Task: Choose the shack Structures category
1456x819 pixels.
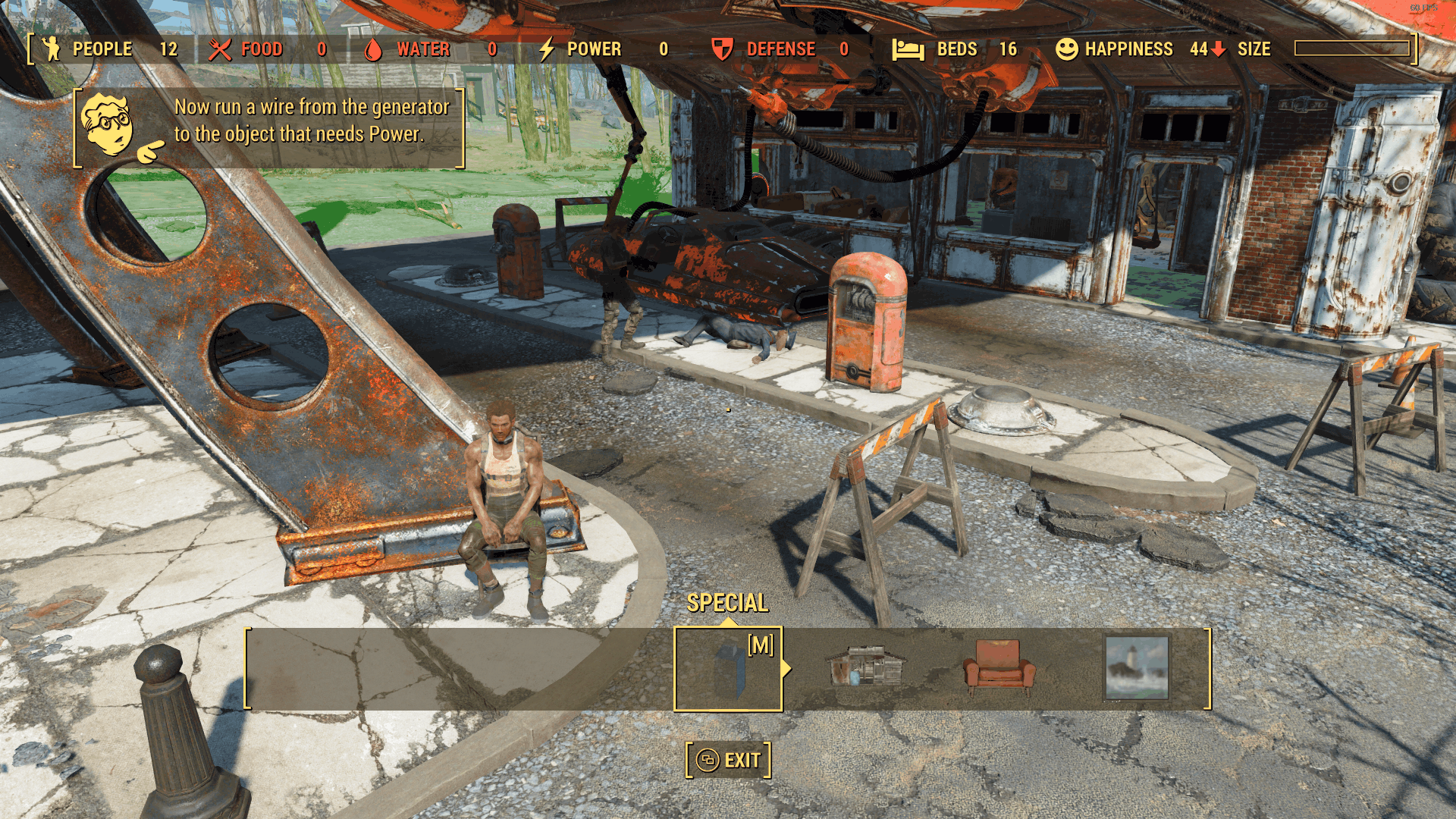Action: click(x=866, y=667)
